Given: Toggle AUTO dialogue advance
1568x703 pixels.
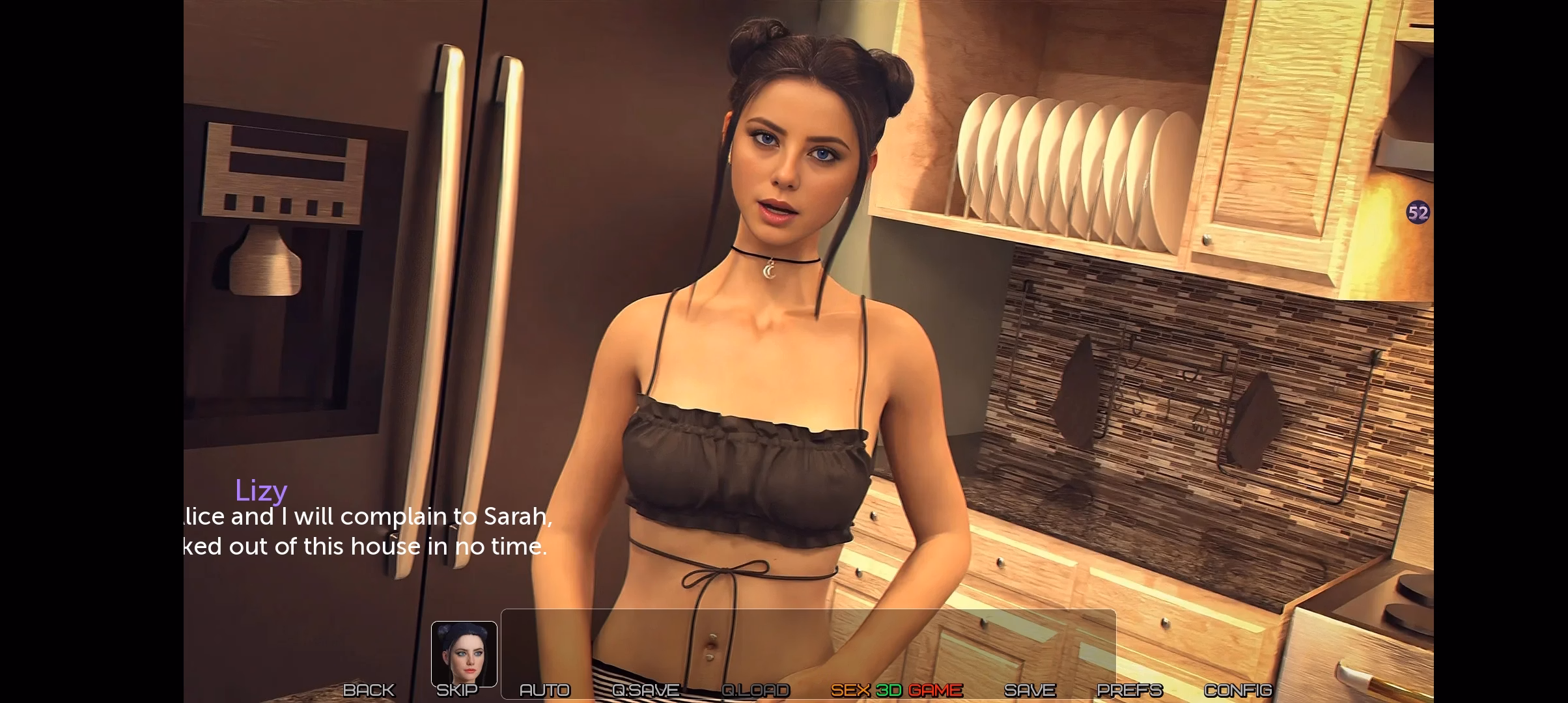Looking at the screenshot, I should (x=544, y=690).
